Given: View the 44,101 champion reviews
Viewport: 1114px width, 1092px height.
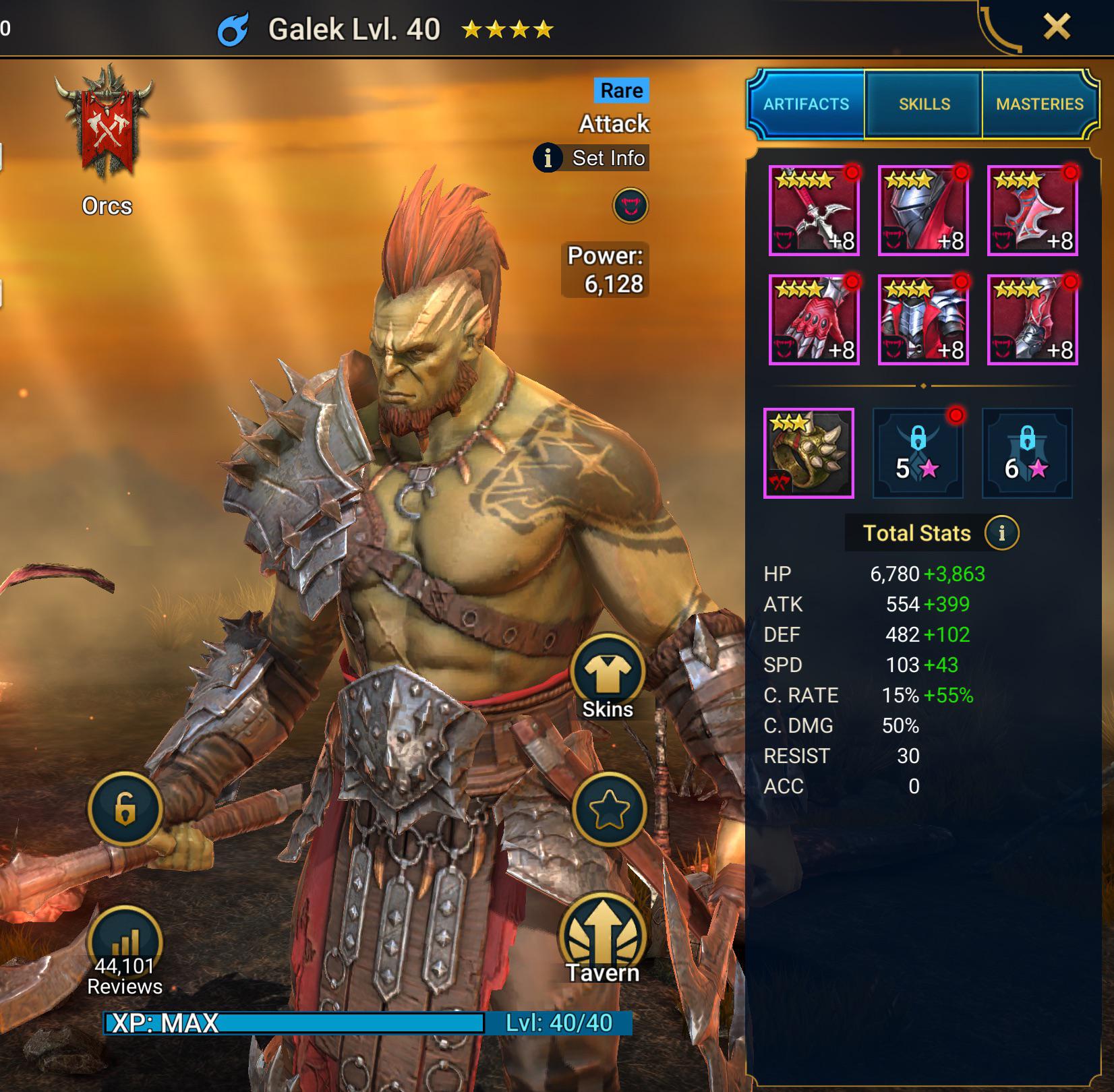Looking at the screenshot, I should tap(125, 952).
